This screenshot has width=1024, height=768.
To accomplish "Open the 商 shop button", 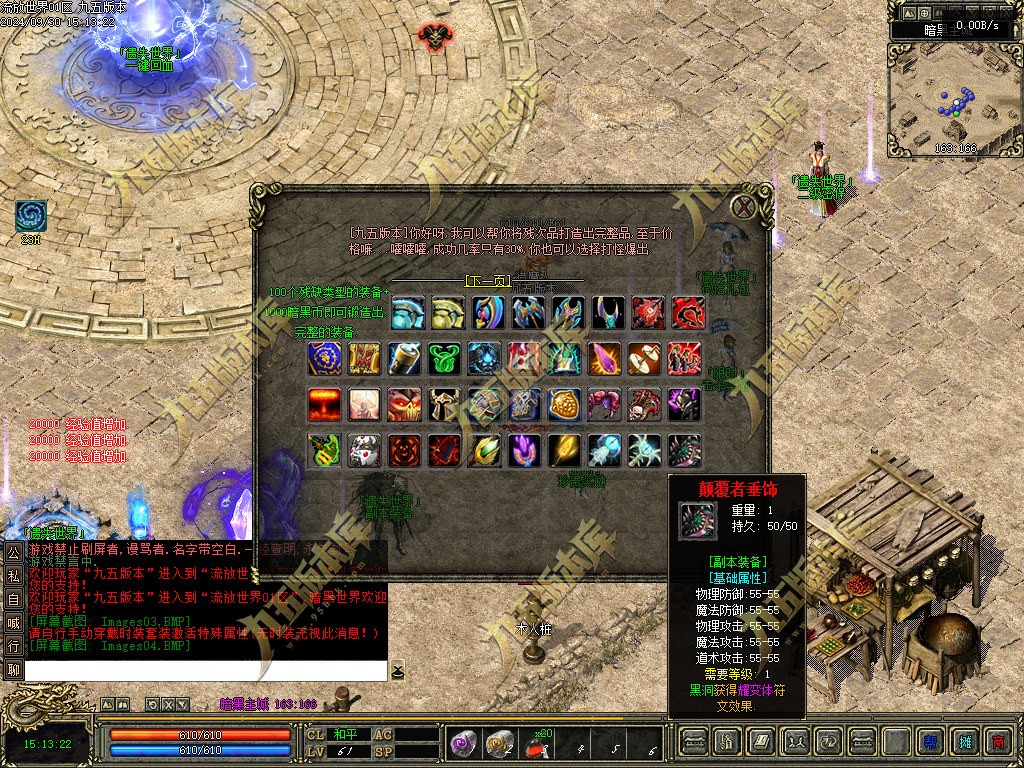I will 997,742.
